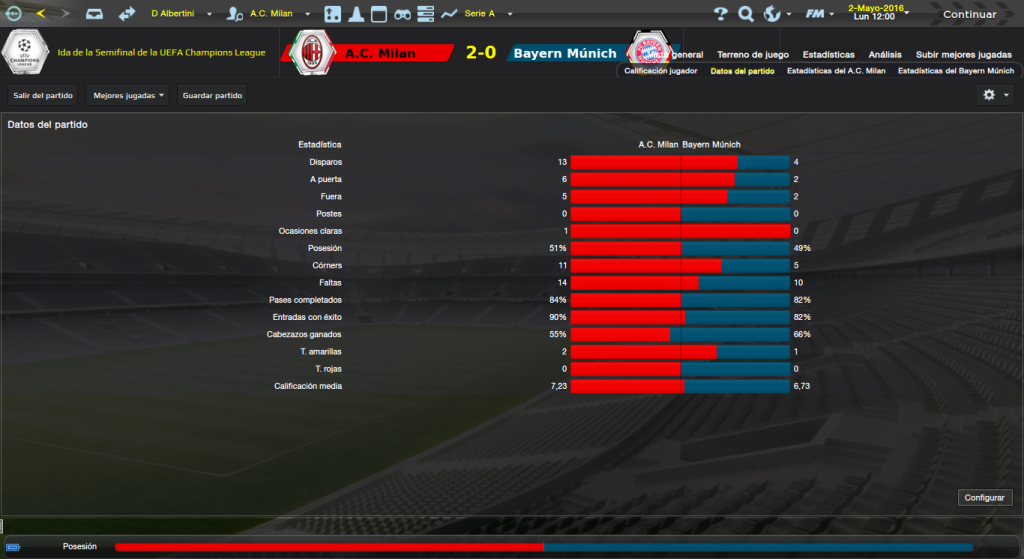Open the Terreno de juego view
The image size is (1024, 559).
pyautogui.click(x=753, y=54)
